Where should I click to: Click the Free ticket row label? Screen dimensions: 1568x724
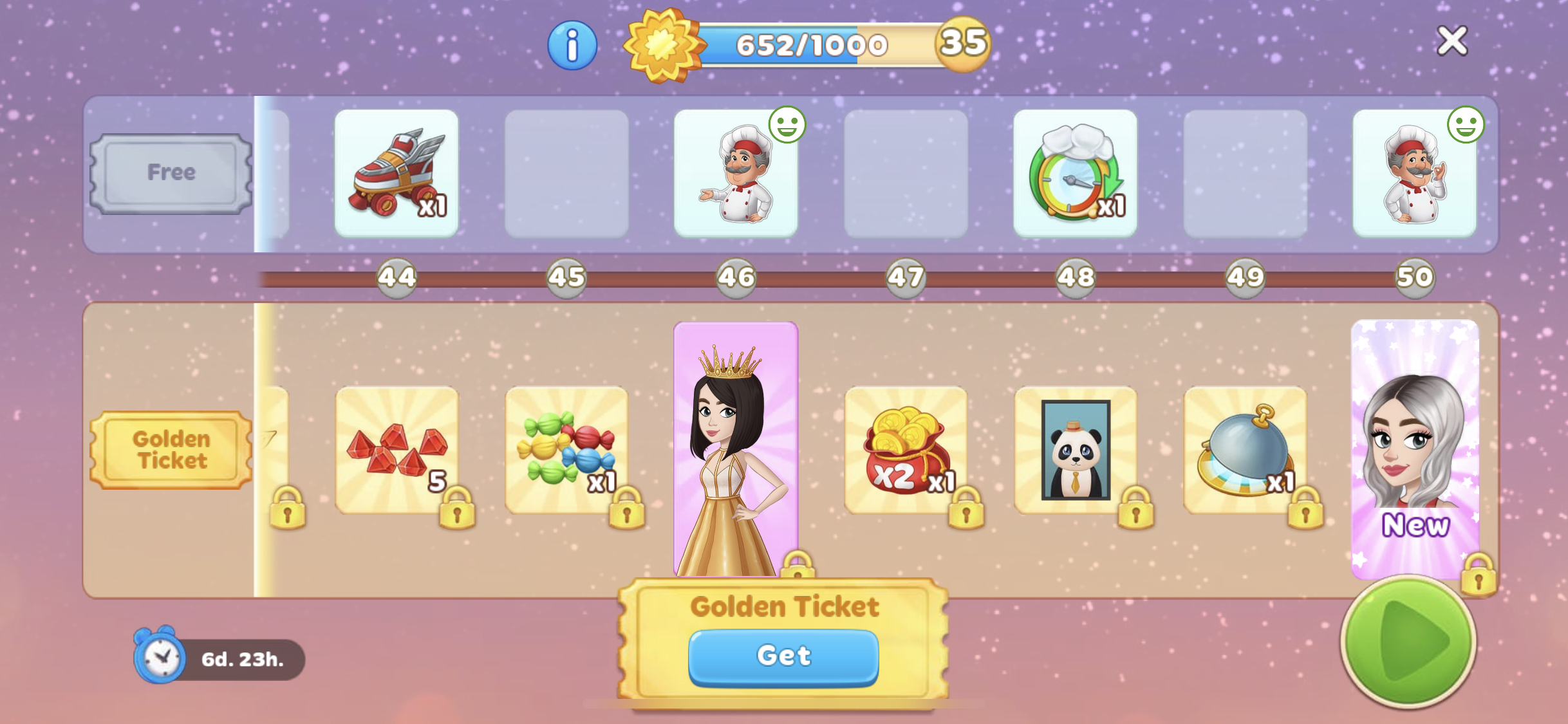point(171,172)
